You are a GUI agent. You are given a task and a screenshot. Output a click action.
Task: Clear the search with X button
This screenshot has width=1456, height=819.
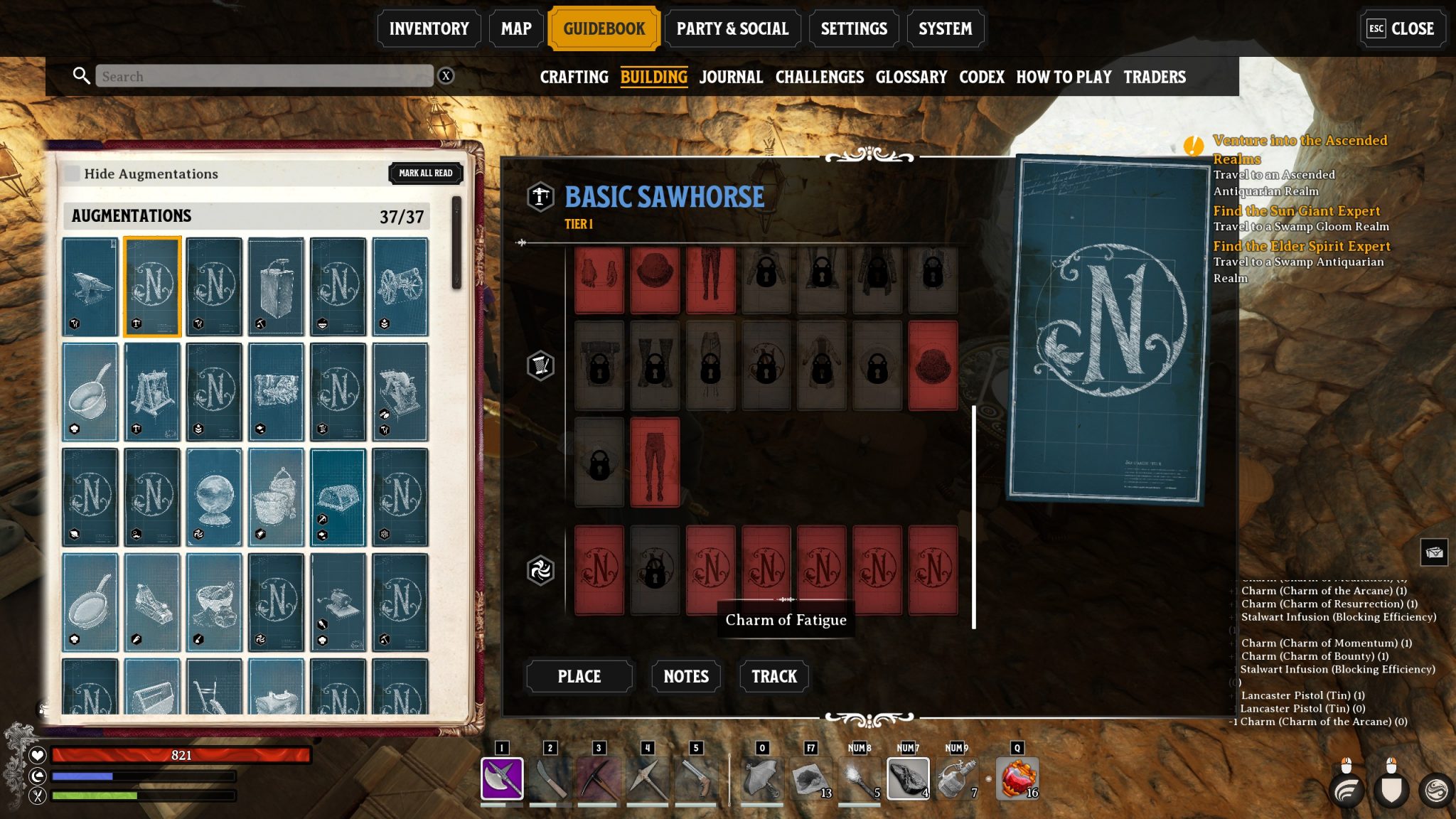coord(446,76)
